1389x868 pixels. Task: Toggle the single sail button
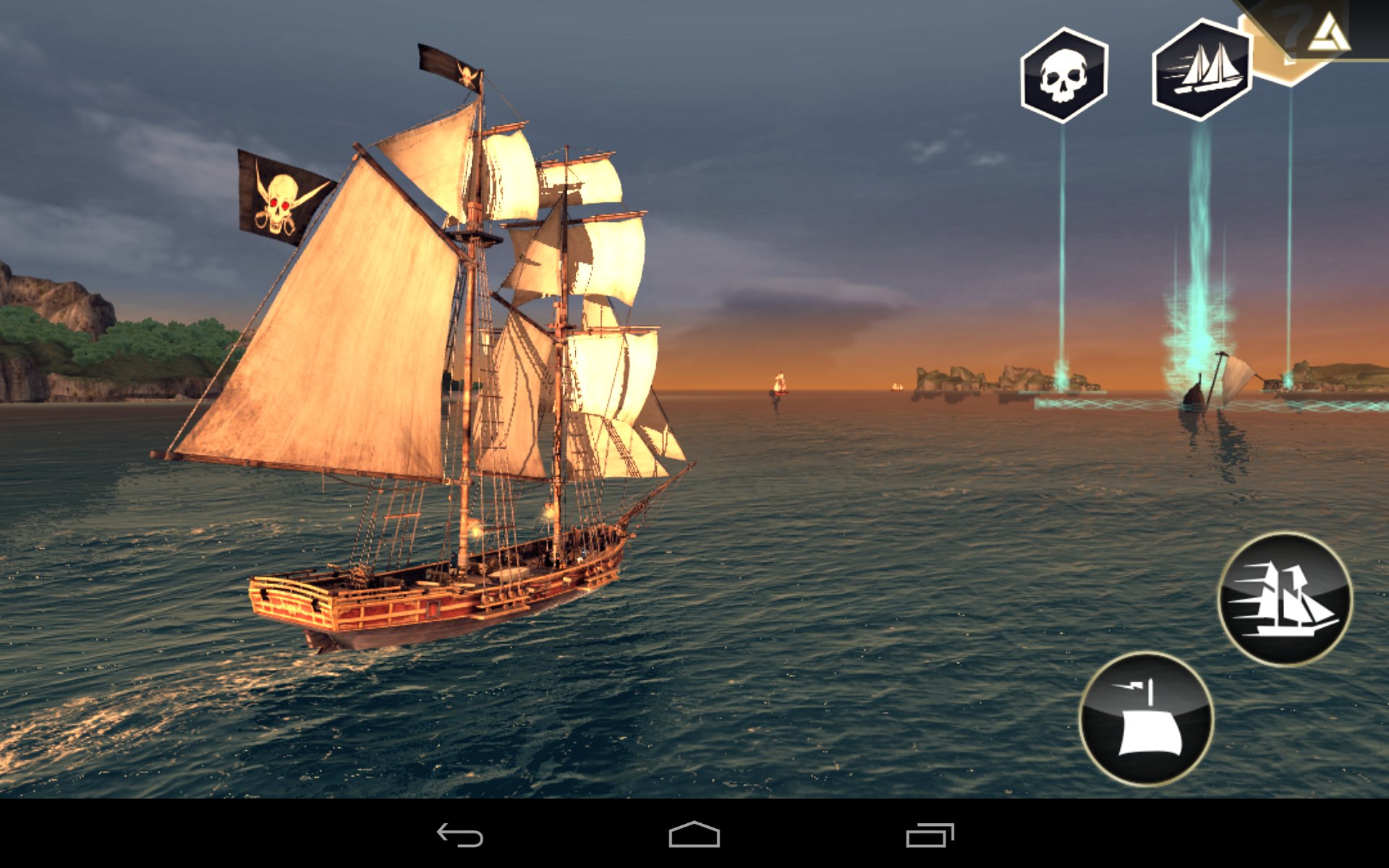coord(1146,719)
